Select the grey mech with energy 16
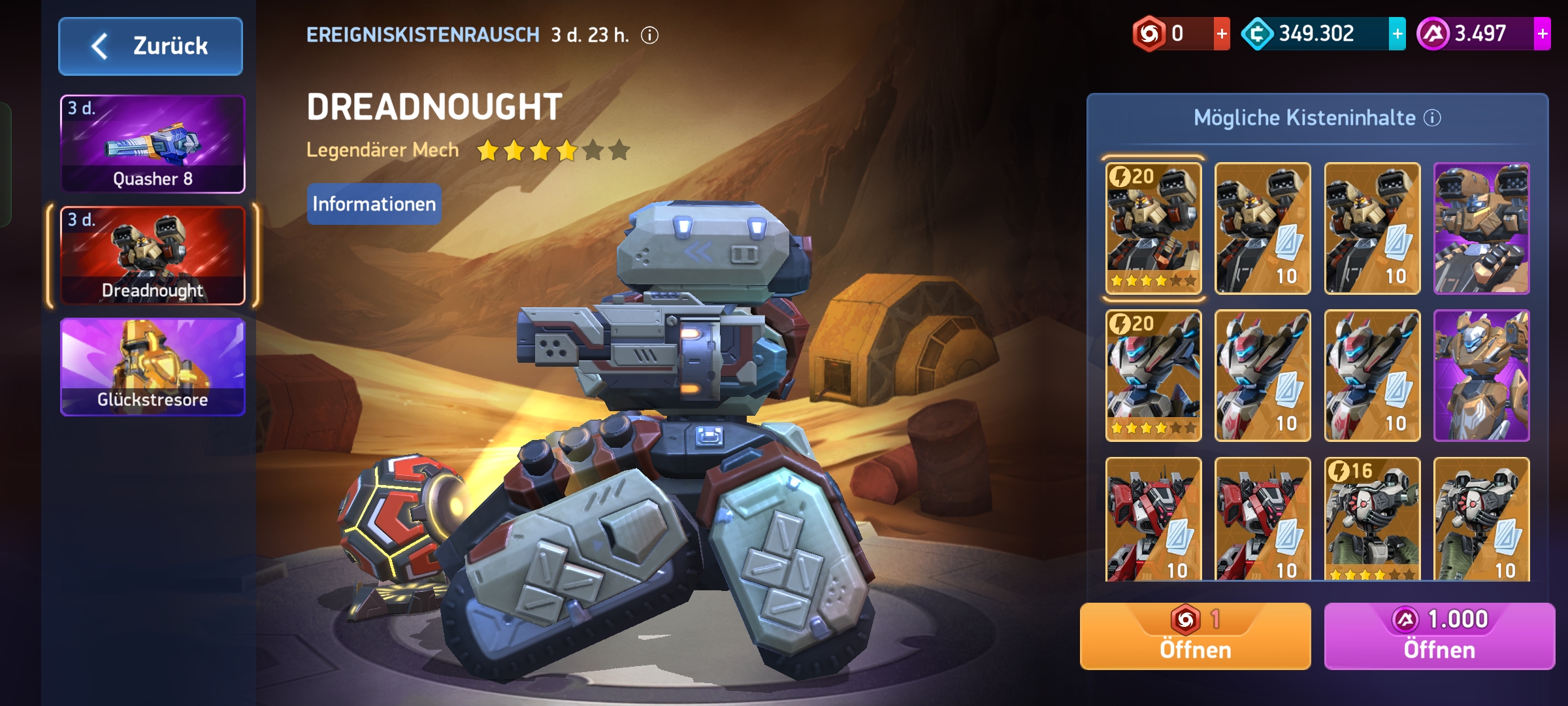The height and width of the screenshot is (706, 1568). pos(1372,519)
